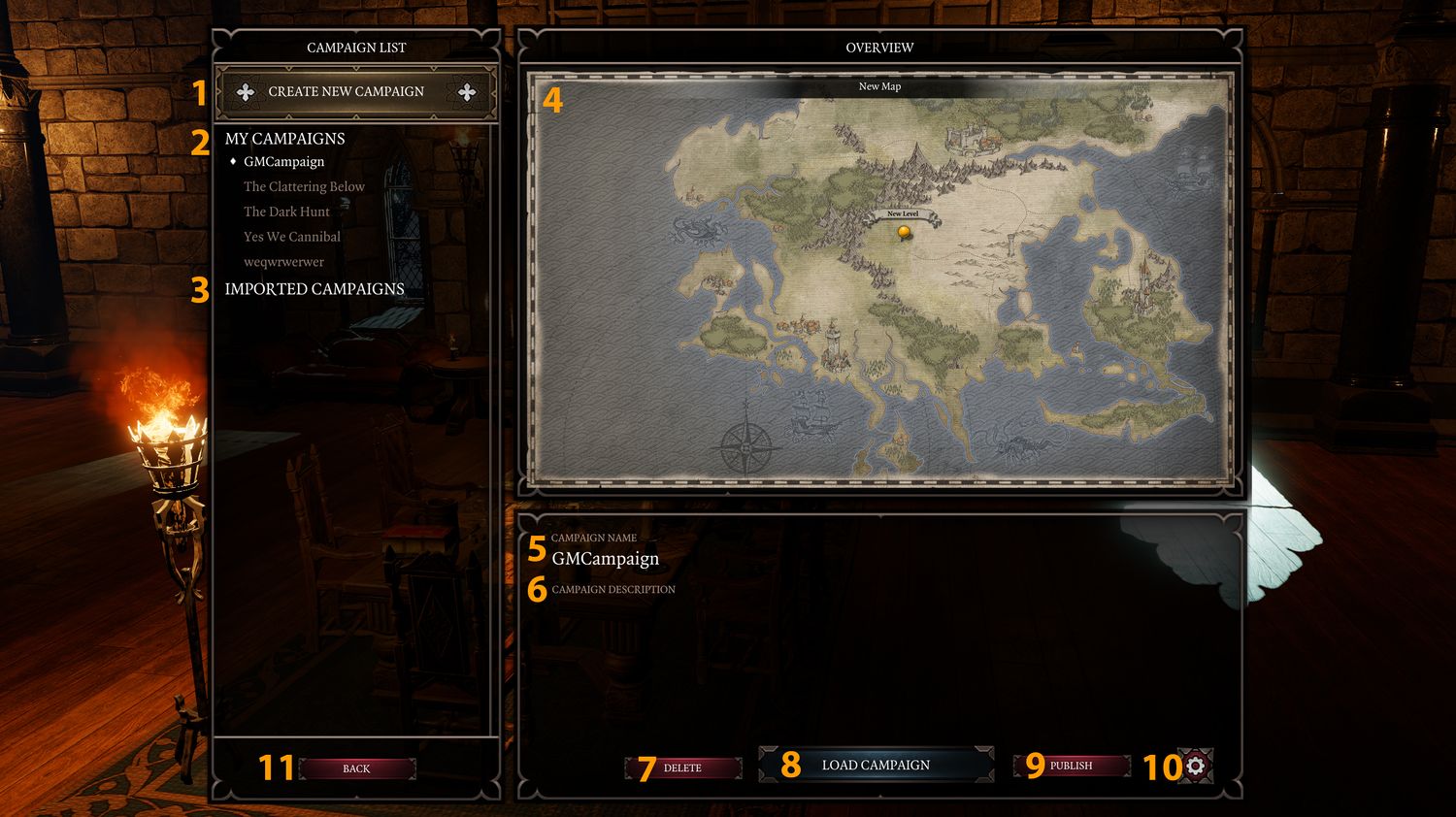
Task: Click the left cross ornament on Create New Campaign
Action: point(245,90)
